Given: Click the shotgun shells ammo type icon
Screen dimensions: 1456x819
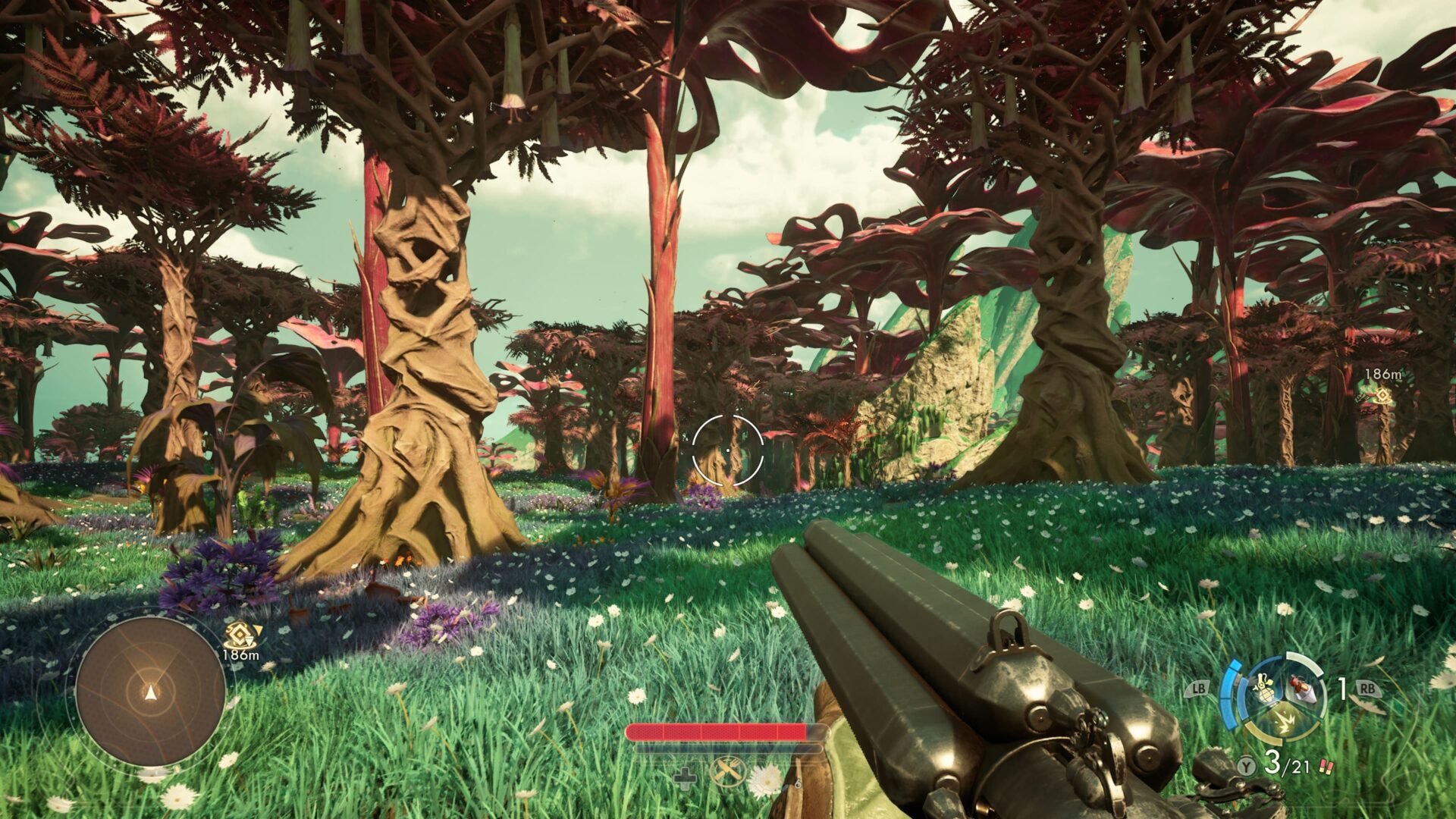Looking at the screenshot, I should 1326,766.
